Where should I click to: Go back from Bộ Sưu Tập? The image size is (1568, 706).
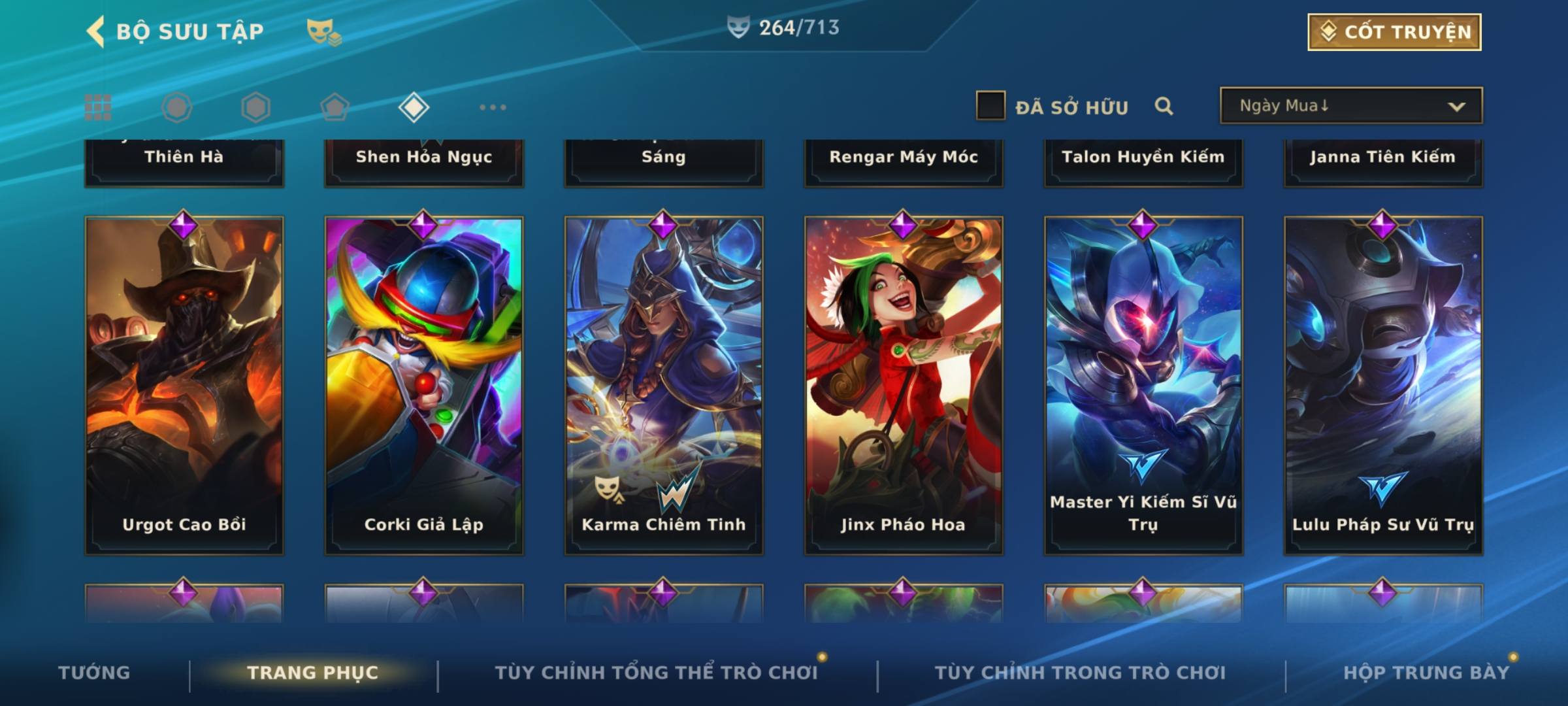(96, 31)
